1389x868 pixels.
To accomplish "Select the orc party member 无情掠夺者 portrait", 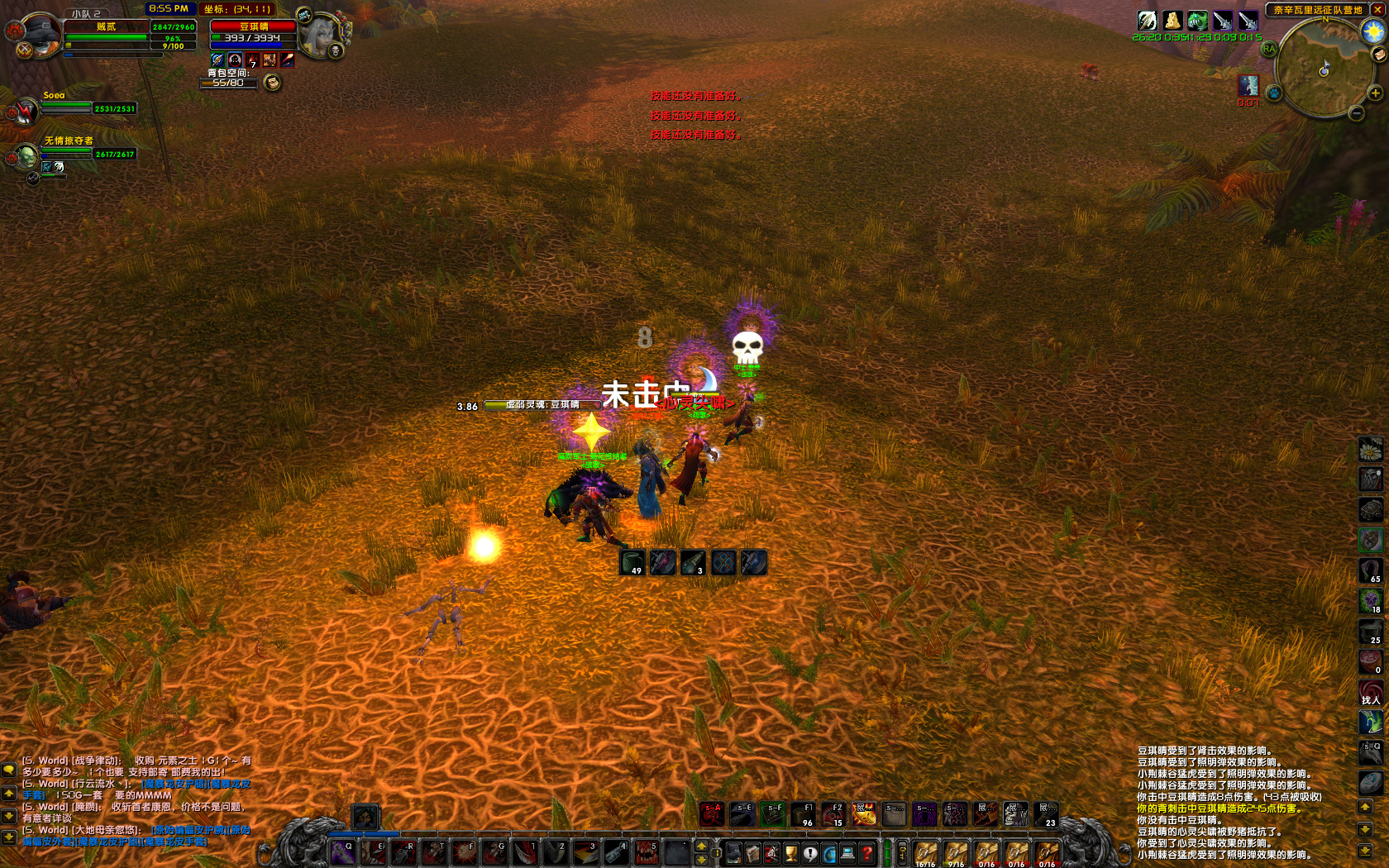I will (23, 155).
